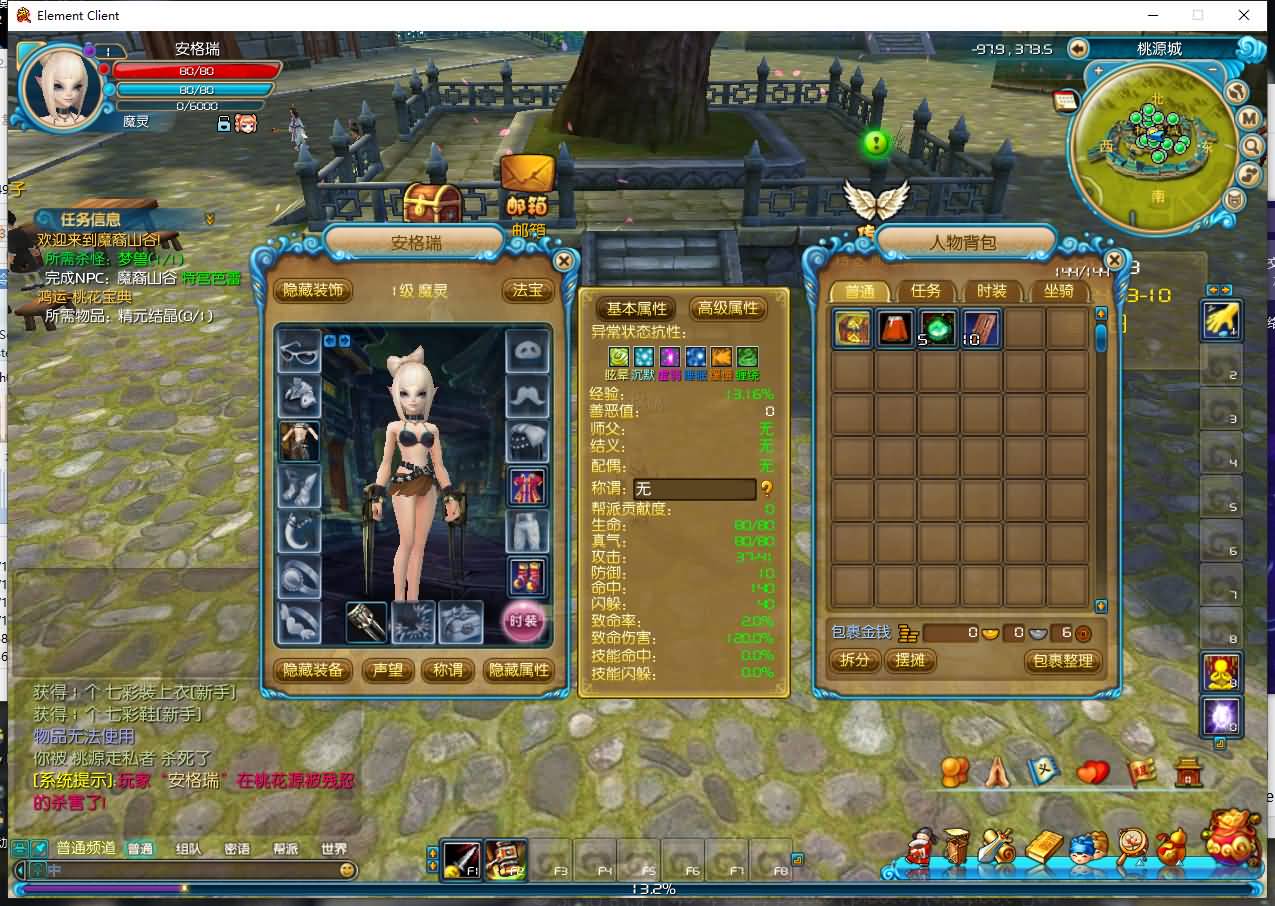Click the 拆分 split button
The width and height of the screenshot is (1275, 906).
click(x=855, y=661)
